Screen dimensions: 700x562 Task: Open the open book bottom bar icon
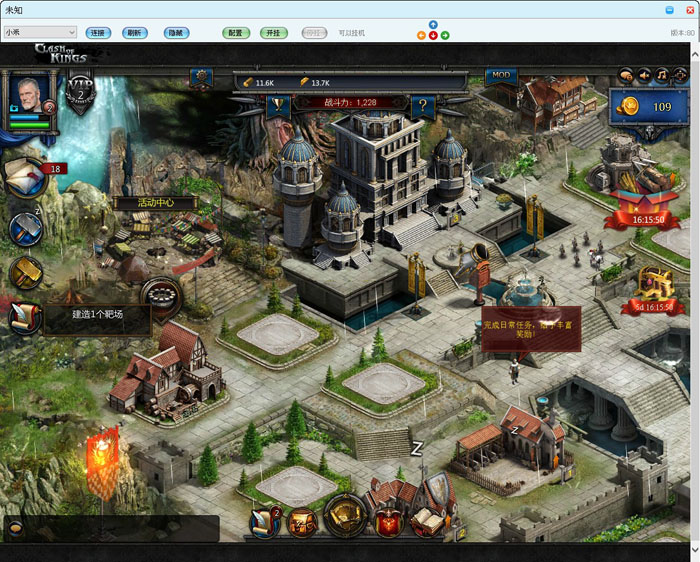pos(427,520)
